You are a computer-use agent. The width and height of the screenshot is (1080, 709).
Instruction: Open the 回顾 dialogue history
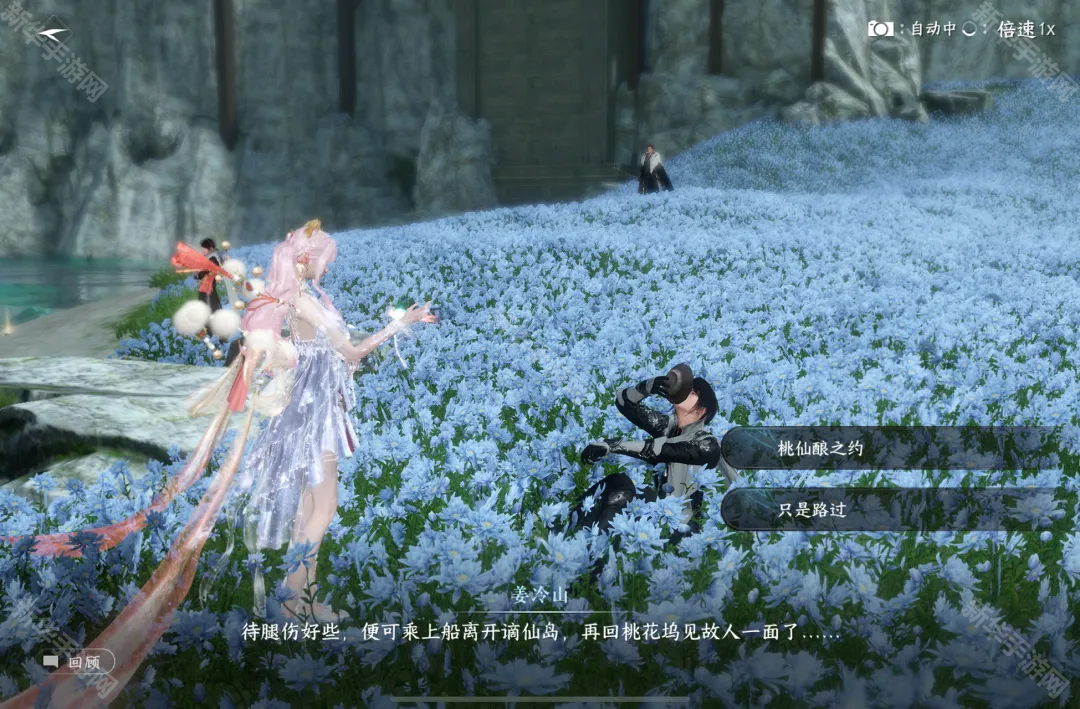click(x=77, y=662)
